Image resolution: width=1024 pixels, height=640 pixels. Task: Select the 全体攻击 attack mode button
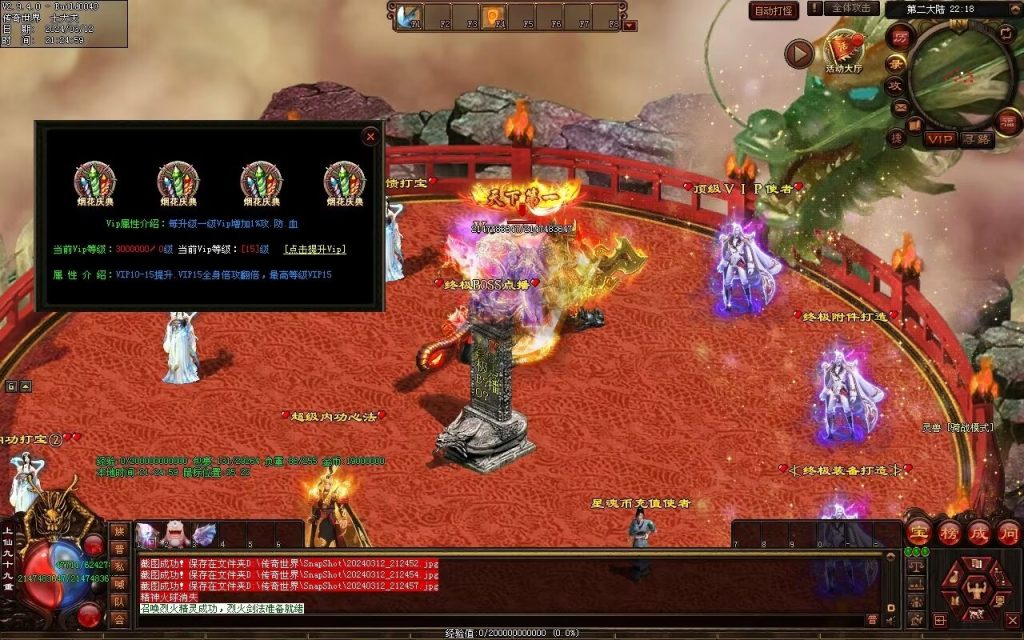(852, 9)
